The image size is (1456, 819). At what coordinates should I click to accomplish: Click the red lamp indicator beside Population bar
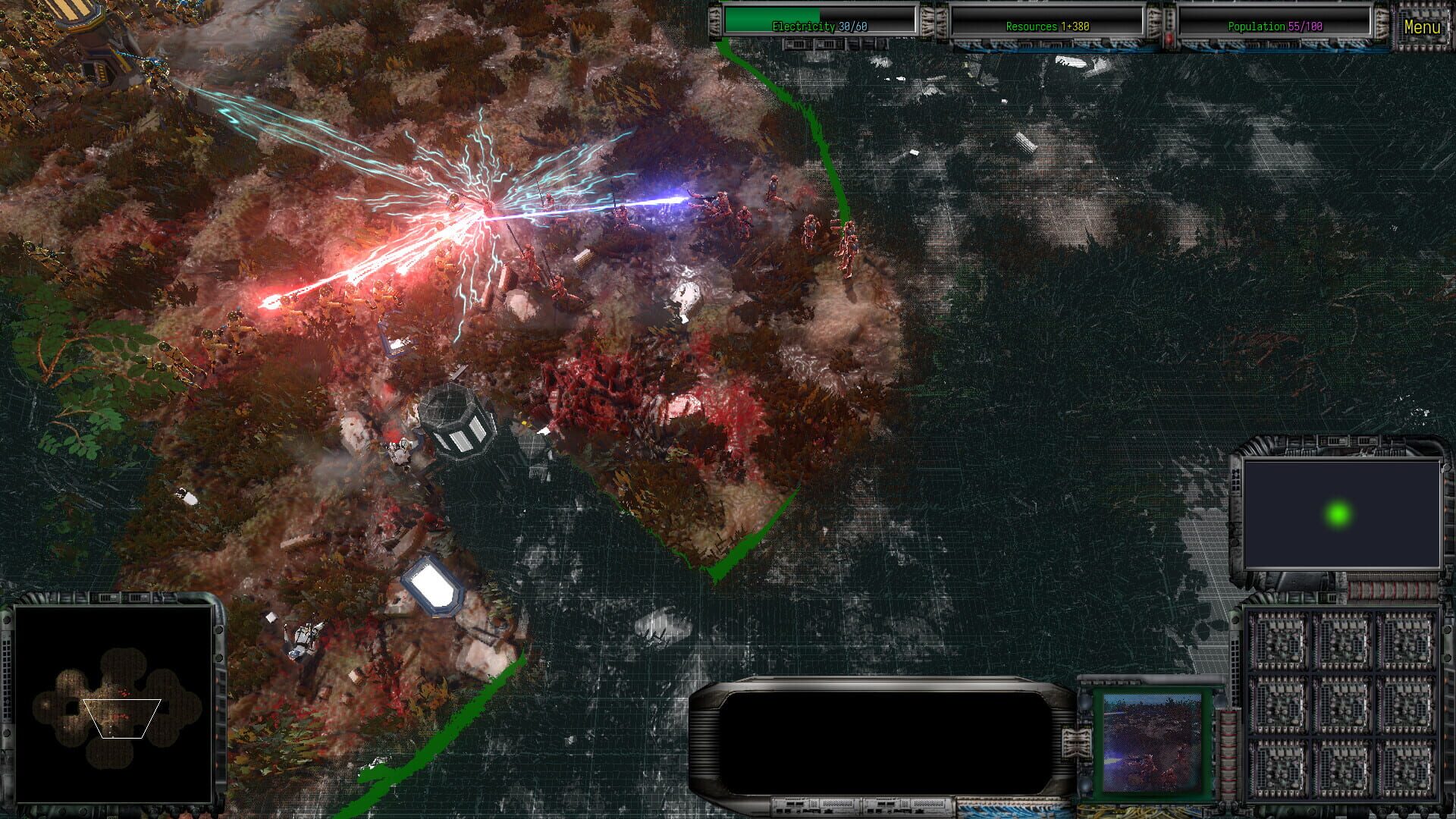point(1169,36)
